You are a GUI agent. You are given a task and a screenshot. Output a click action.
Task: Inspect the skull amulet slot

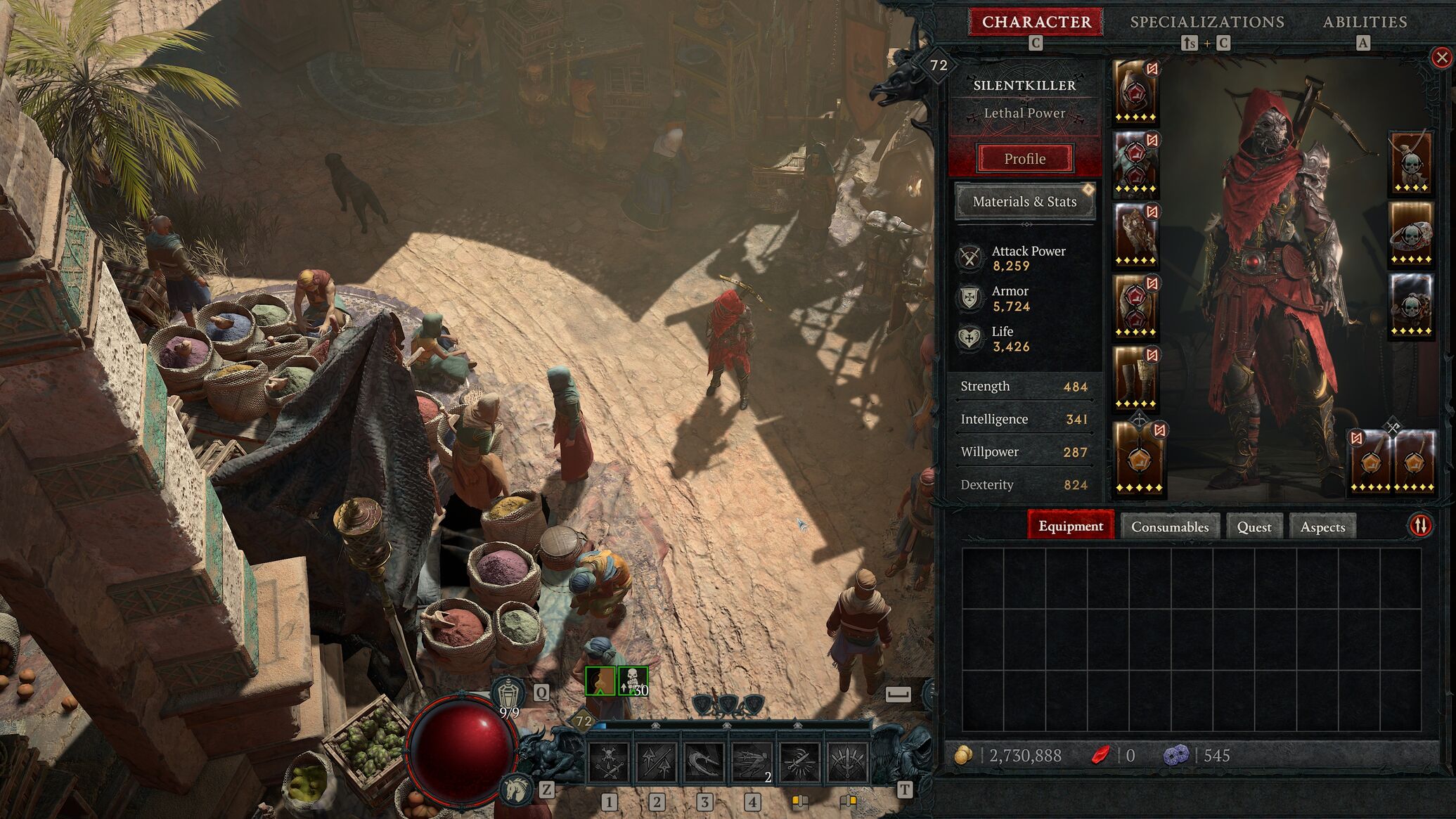(x=1410, y=162)
